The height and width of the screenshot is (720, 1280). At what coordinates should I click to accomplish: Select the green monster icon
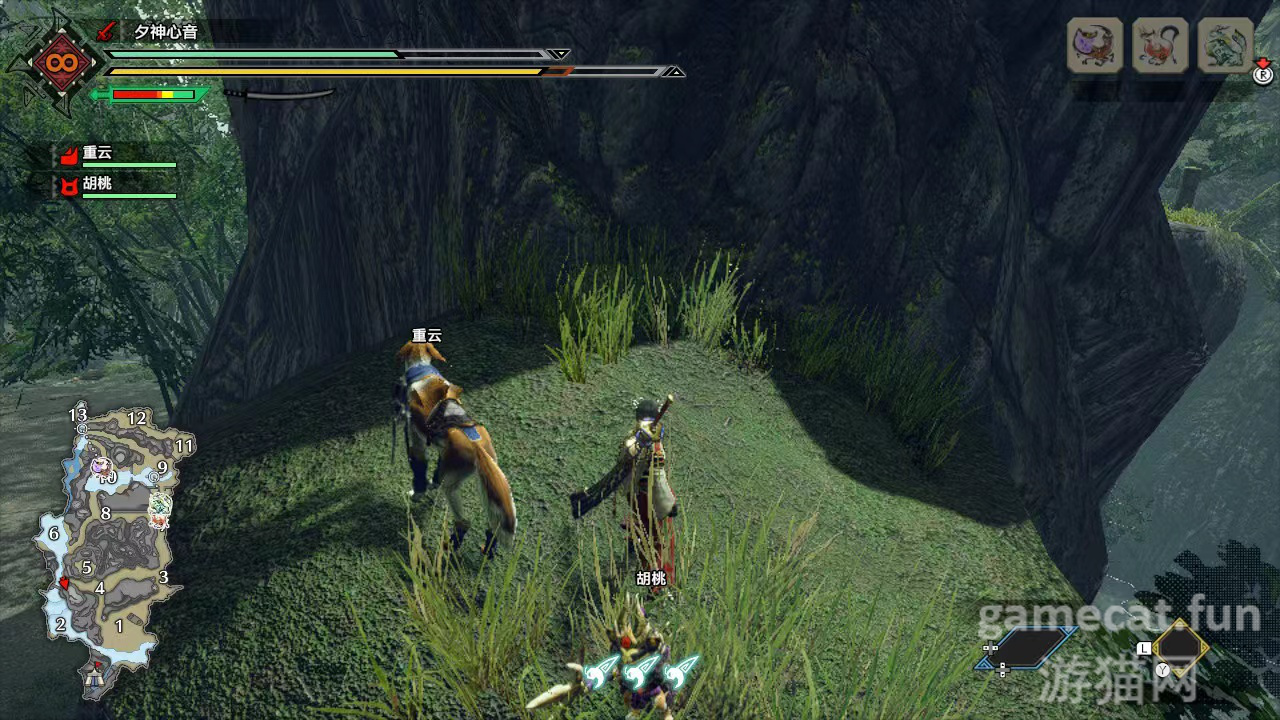coord(1224,45)
